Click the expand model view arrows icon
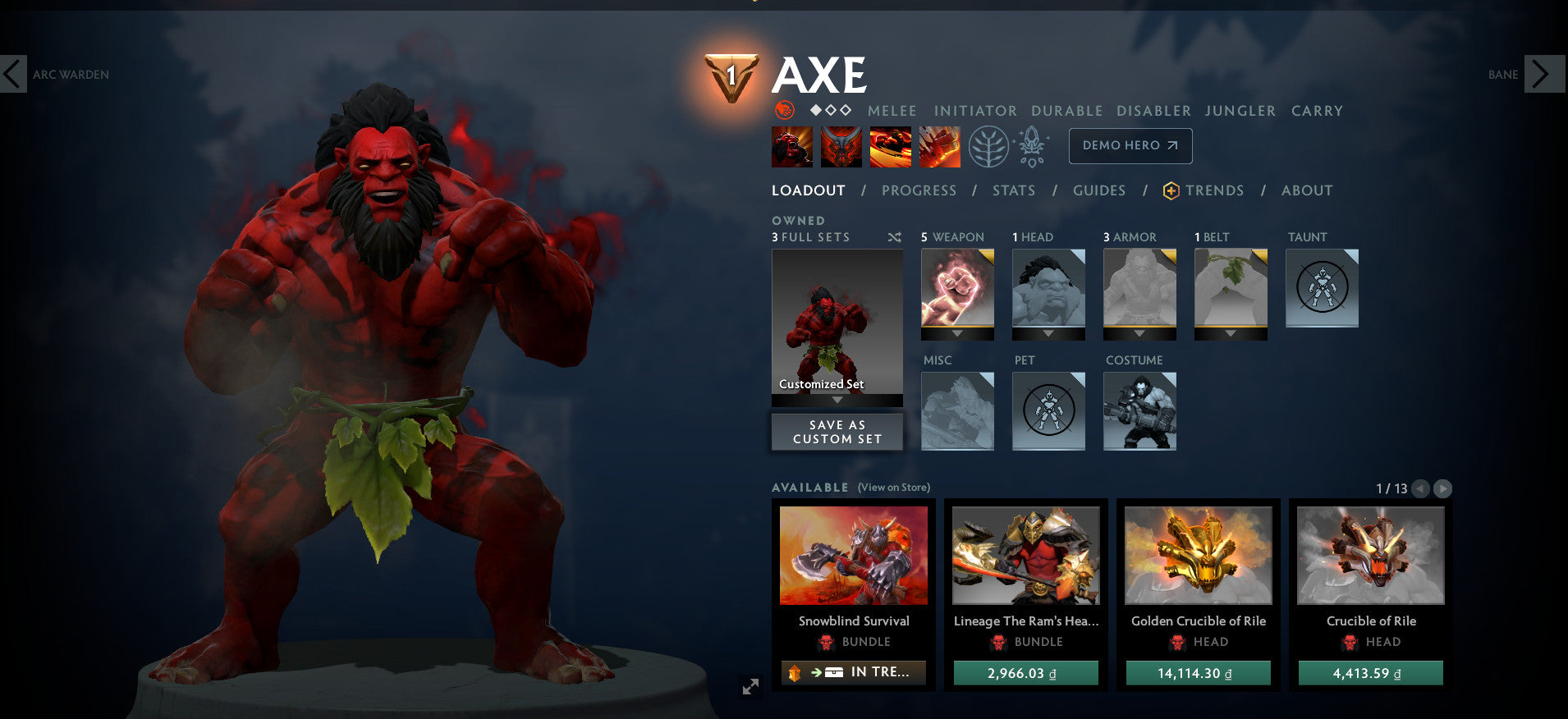 point(750,686)
